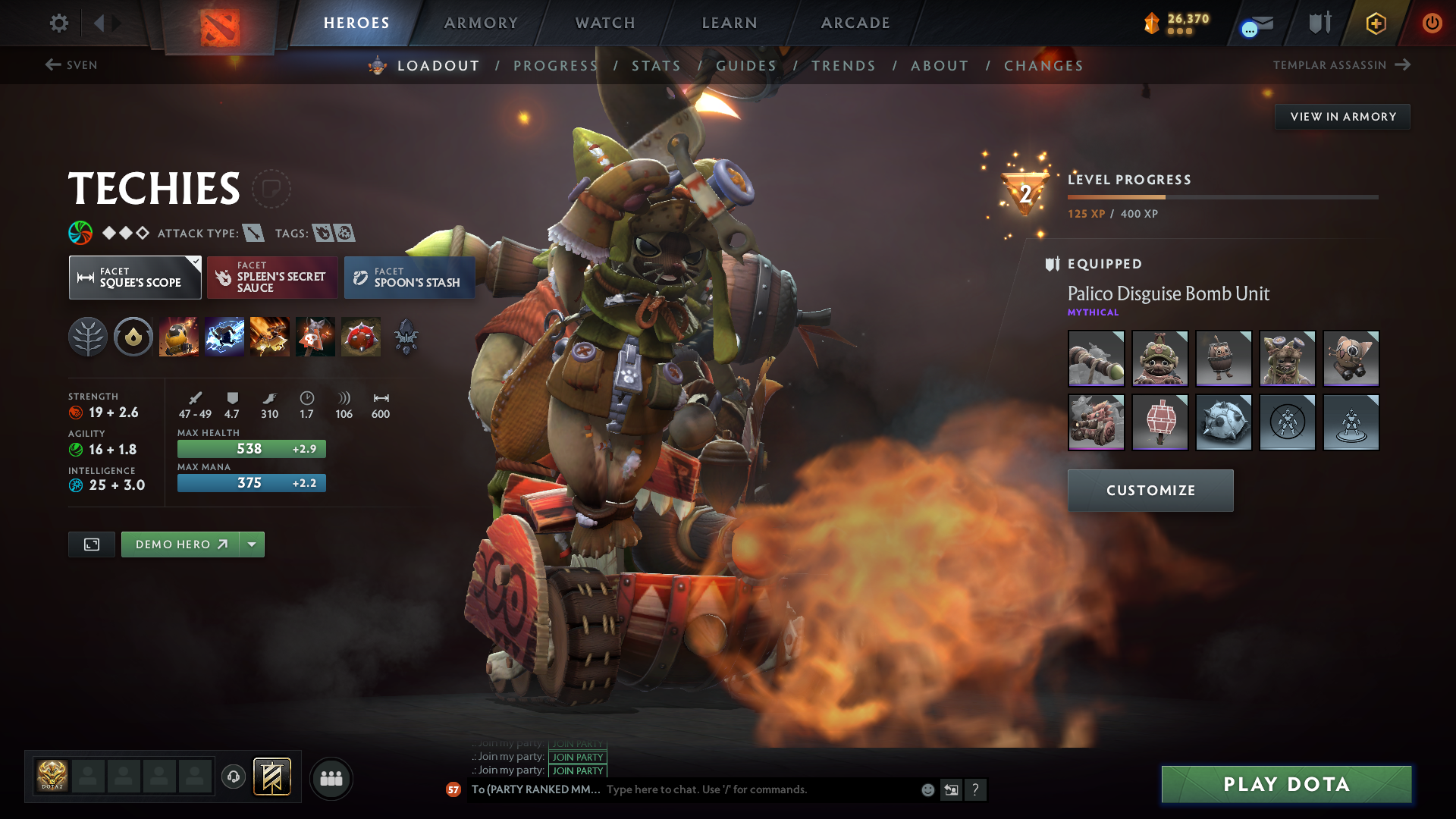Click View in Armory

(1342, 117)
